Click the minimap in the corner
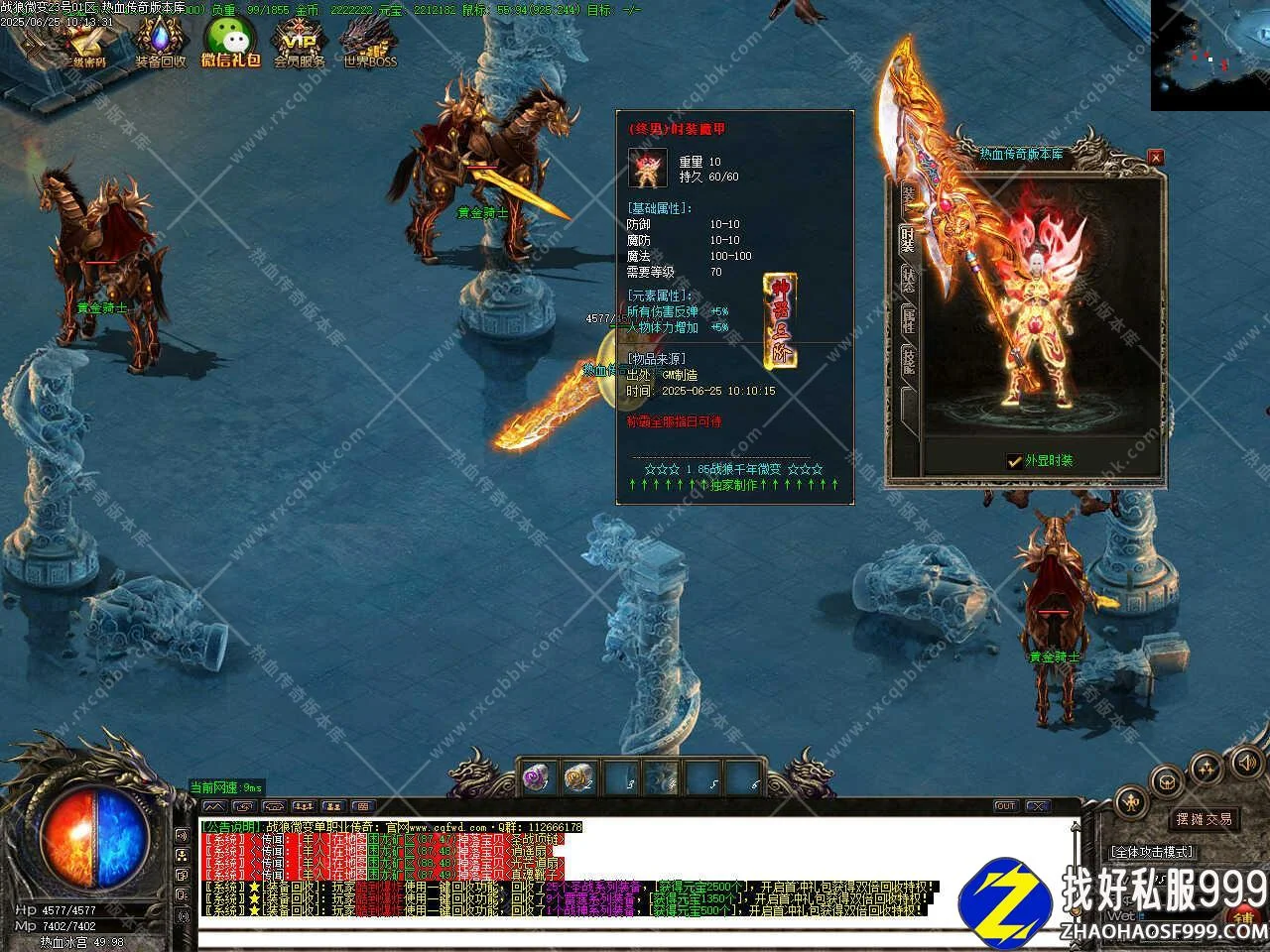Screen dimensions: 1270x952 click(x=1209, y=55)
